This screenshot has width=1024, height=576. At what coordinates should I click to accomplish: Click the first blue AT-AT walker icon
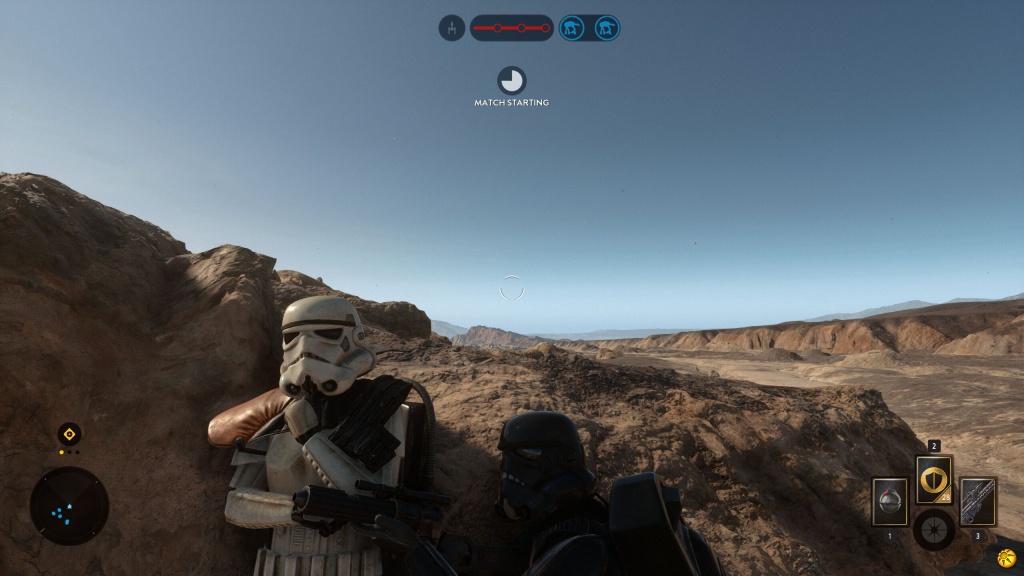coord(572,28)
